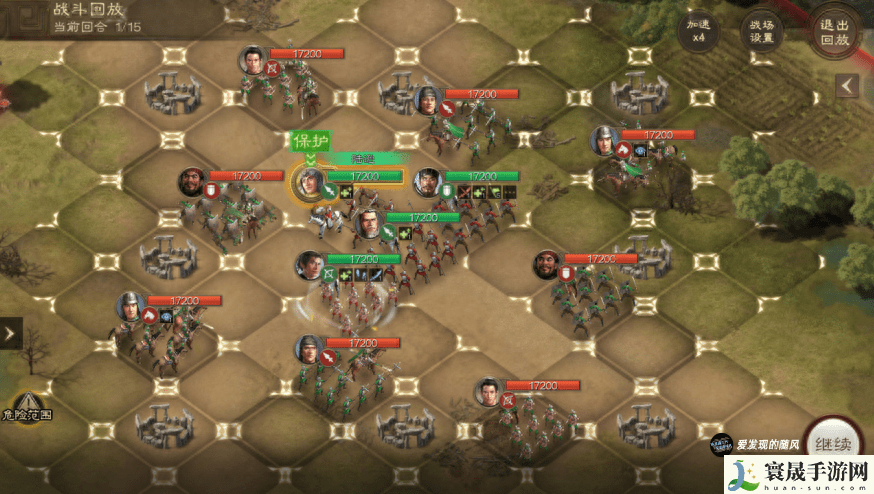Viewport: 874px width, 494px height.
Task: Expand the left side panel arrow
Action: click(11, 333)
